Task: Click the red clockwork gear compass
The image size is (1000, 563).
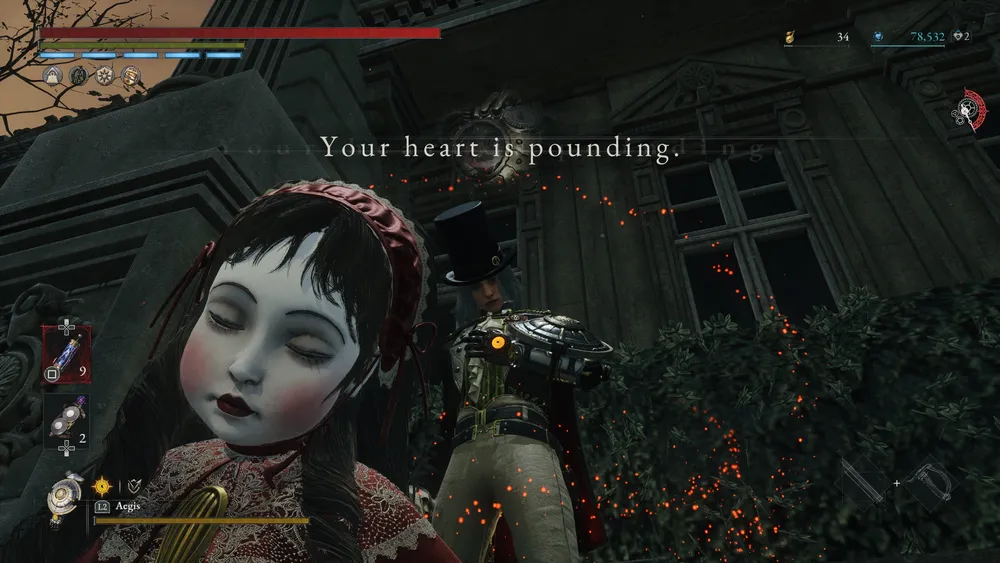Action: [967, 109]
